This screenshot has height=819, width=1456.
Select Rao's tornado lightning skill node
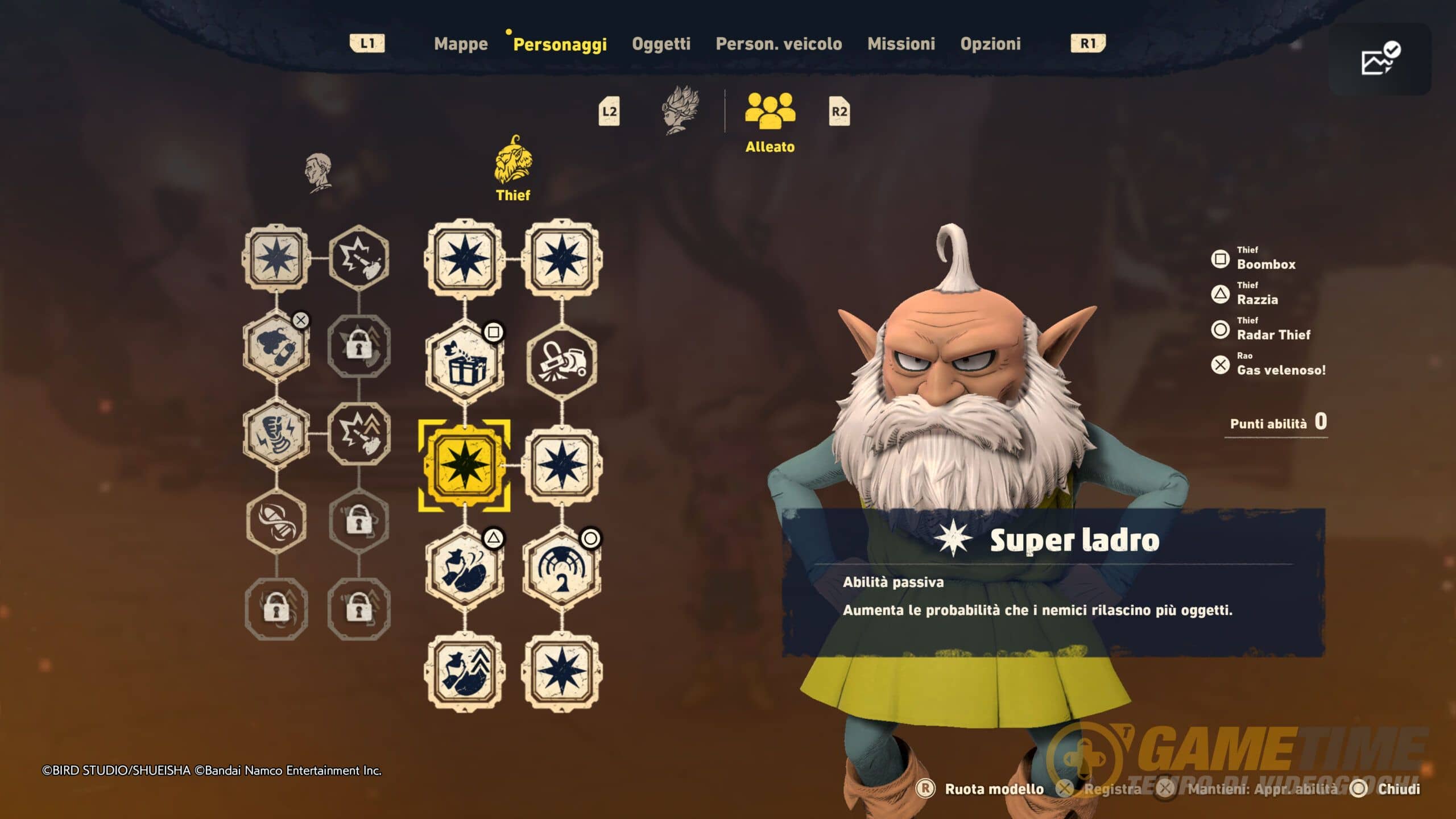277,433
